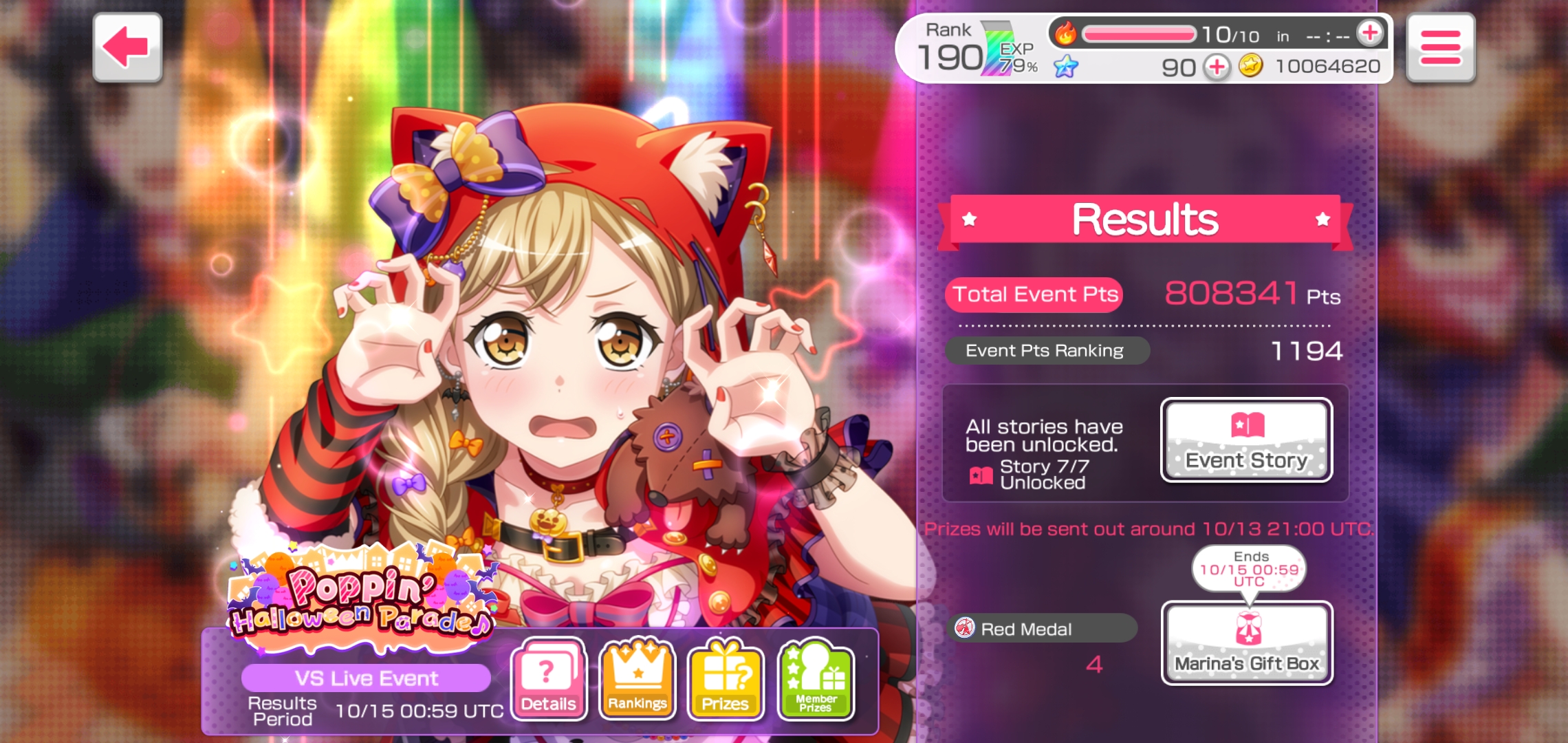The height and width of the screenshot is (743, 1568).
Task: Go back with the pink arrow button
Action: click(127, 47)
